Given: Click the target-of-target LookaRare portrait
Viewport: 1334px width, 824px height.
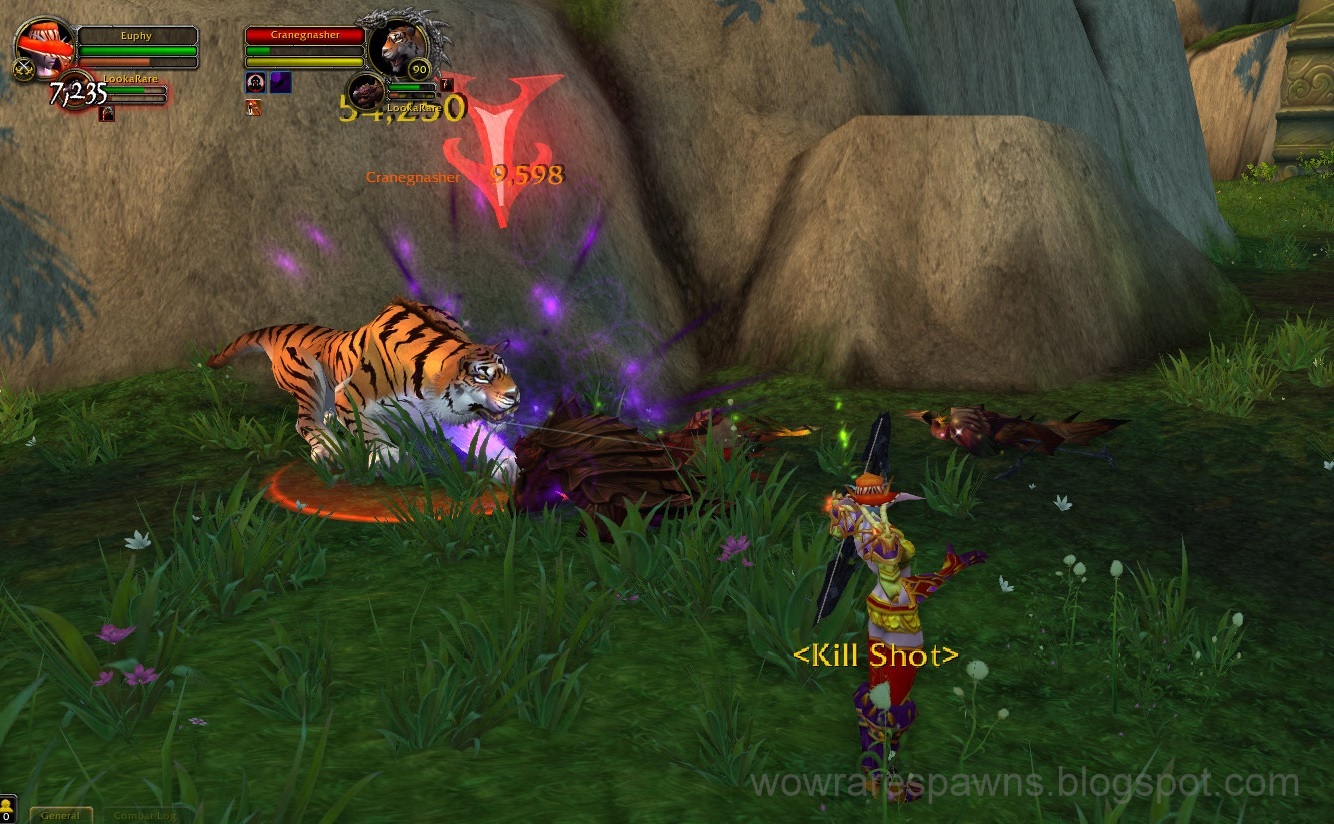Looking at the screenshot, I should [x=366, y=93].
